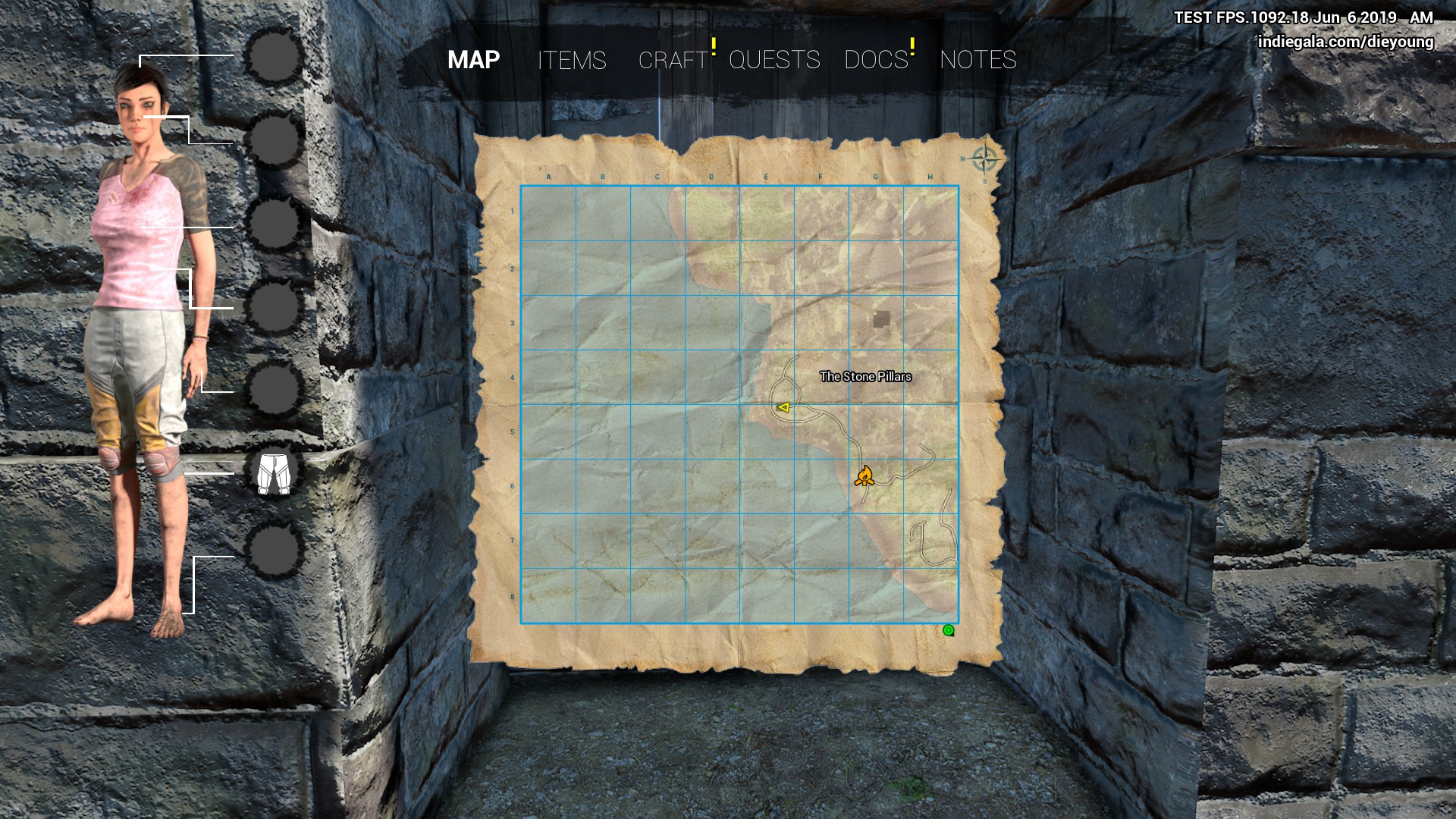Go to the CRAFT tab
Image resolution: width=1456 pixels, height=819 pixels.
[x=673, y=60]
